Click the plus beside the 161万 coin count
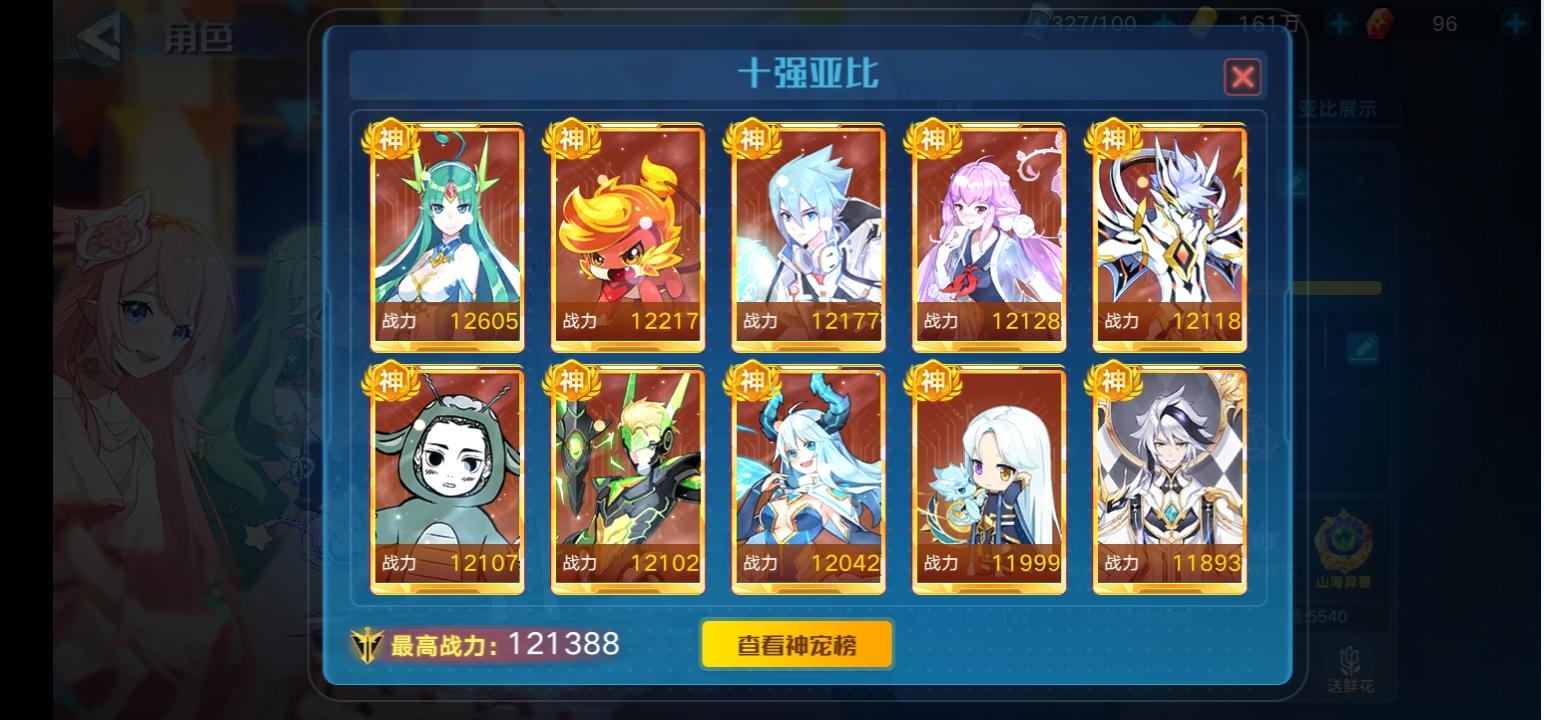The image size is (1544, 720). pyautogui.click(x=1338, y=23)
